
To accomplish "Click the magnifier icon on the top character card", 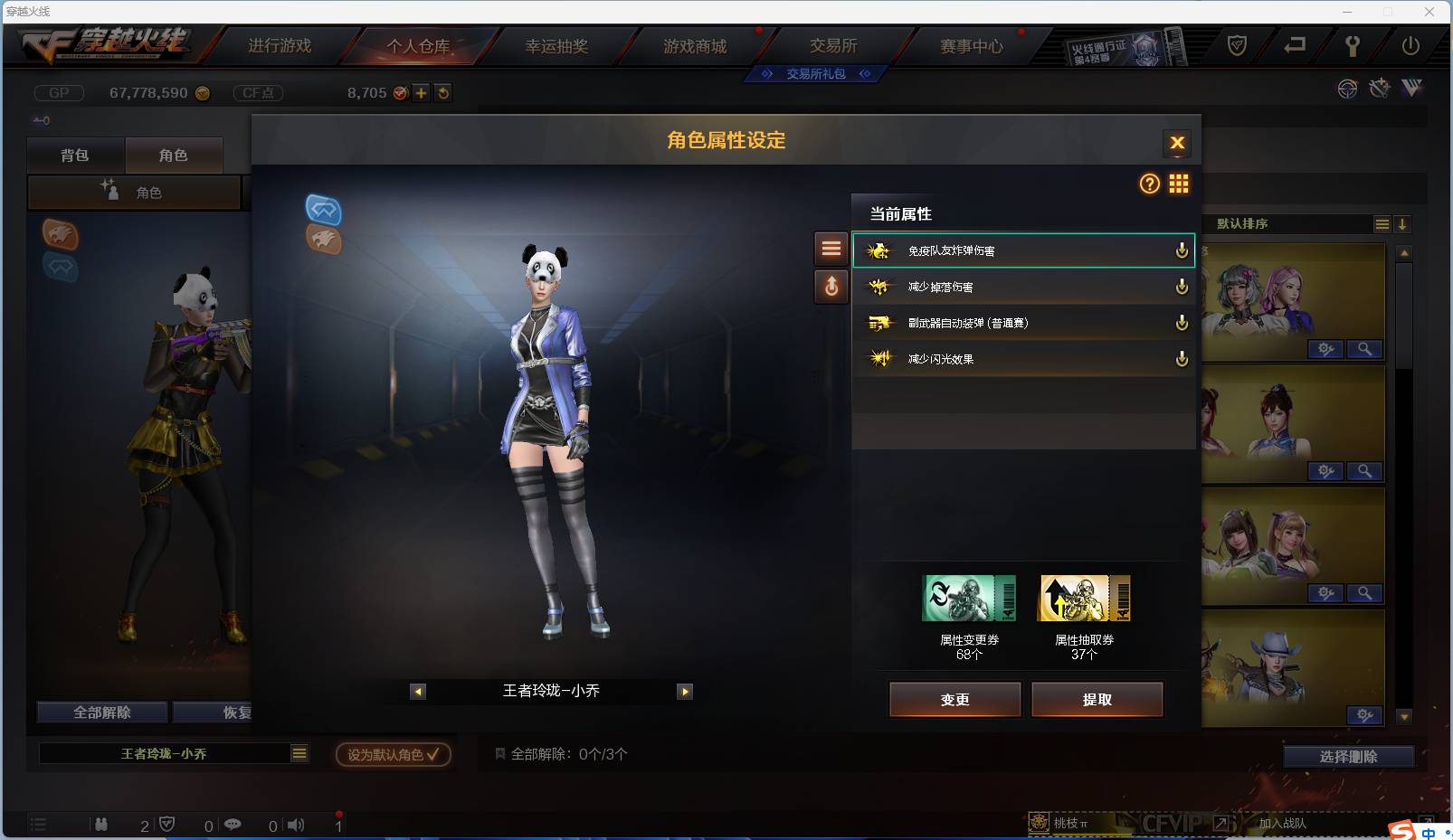I will [1366, 349].
